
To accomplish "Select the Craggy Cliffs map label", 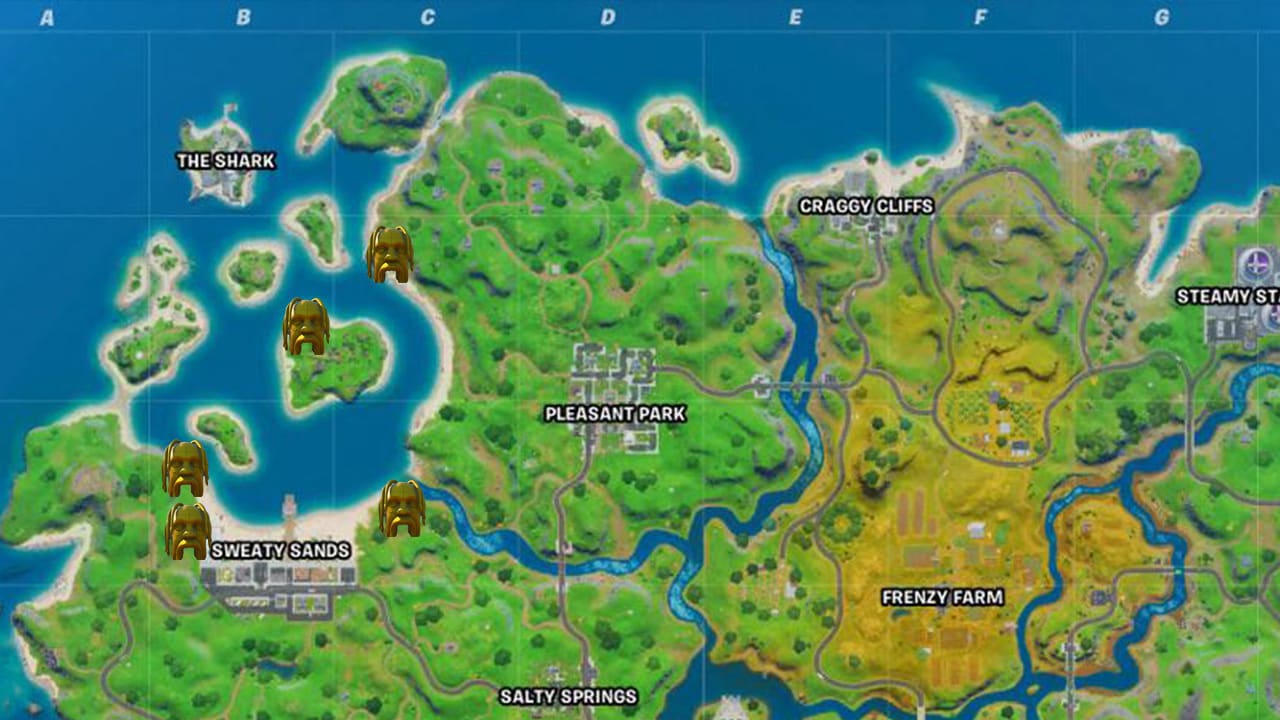I will coord(866,206).
